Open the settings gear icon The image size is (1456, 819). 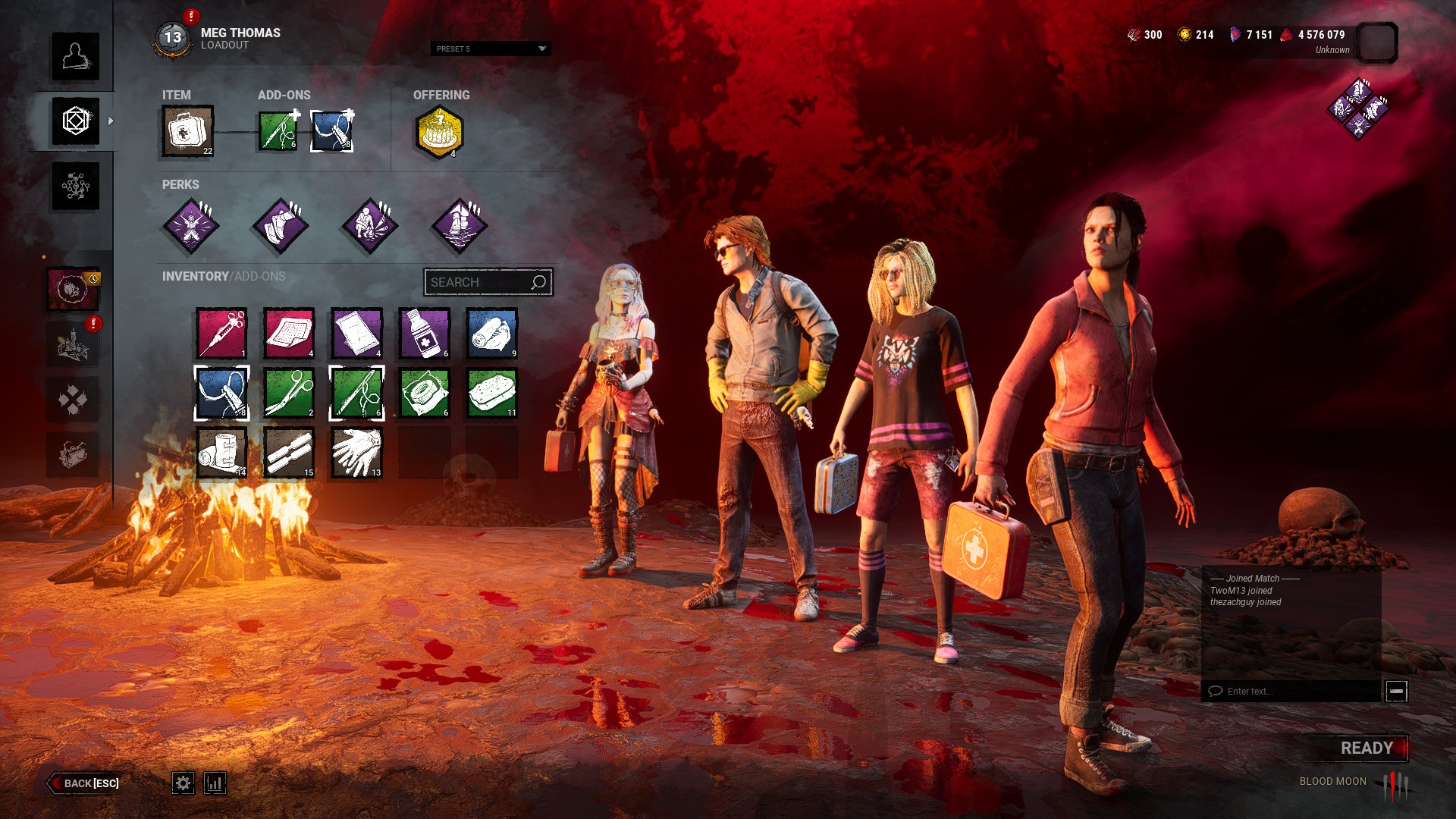coord(183,783)
